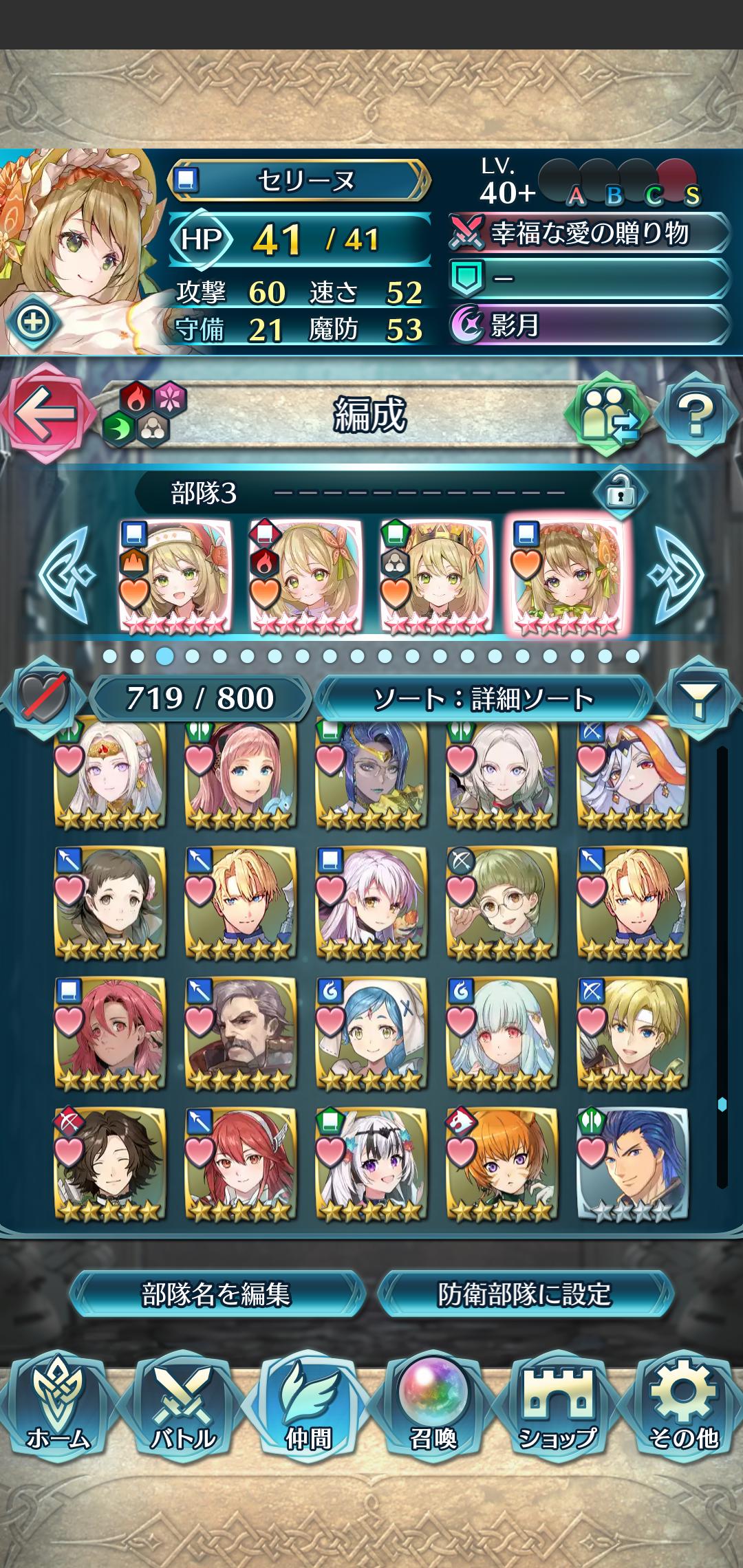The width and height of the screenshot is (743, 1568).
Task: Select the mustached gray-haired lance hero
Action: (240, 1033)
